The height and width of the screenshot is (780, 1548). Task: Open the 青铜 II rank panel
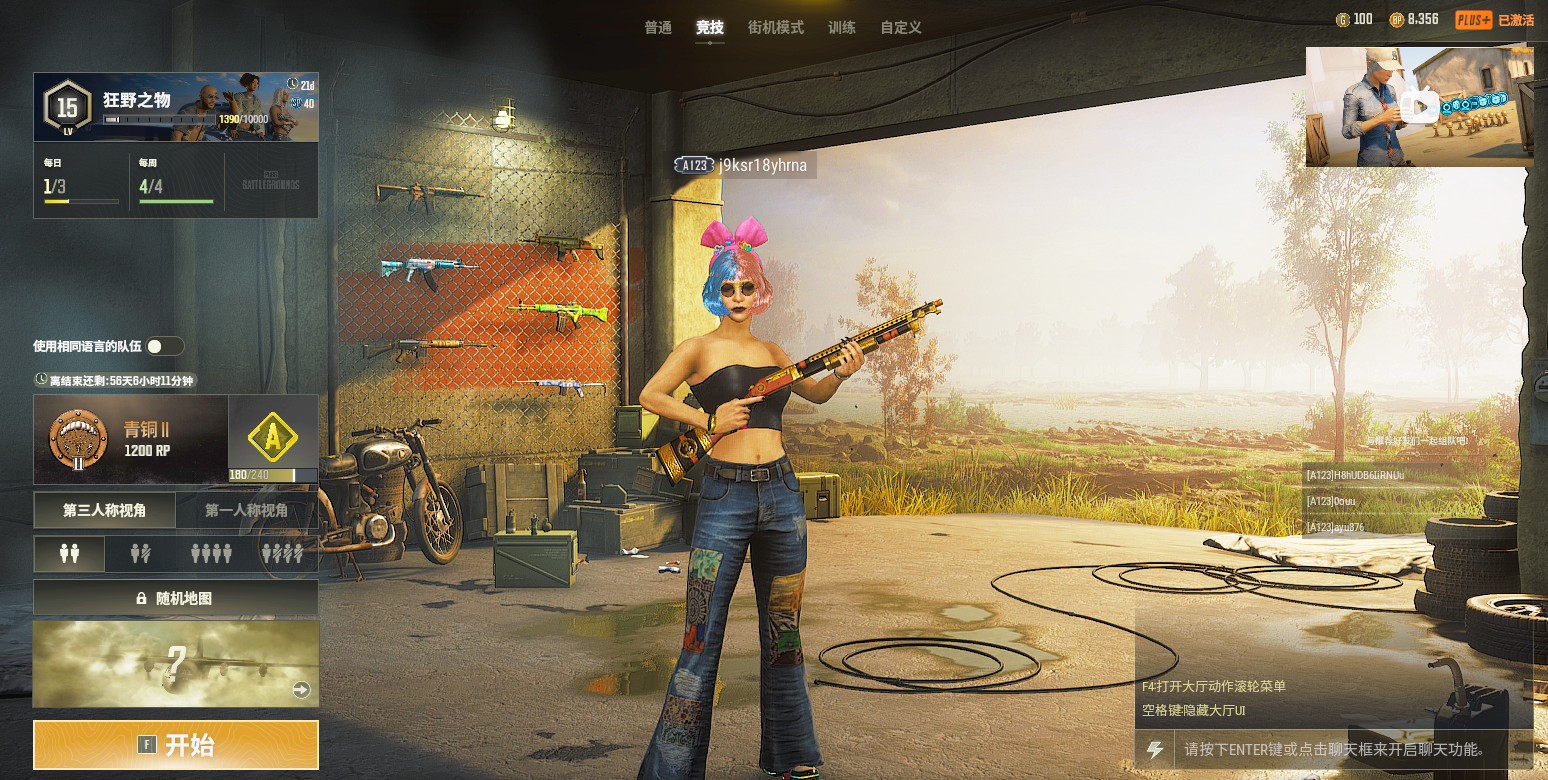131,439
